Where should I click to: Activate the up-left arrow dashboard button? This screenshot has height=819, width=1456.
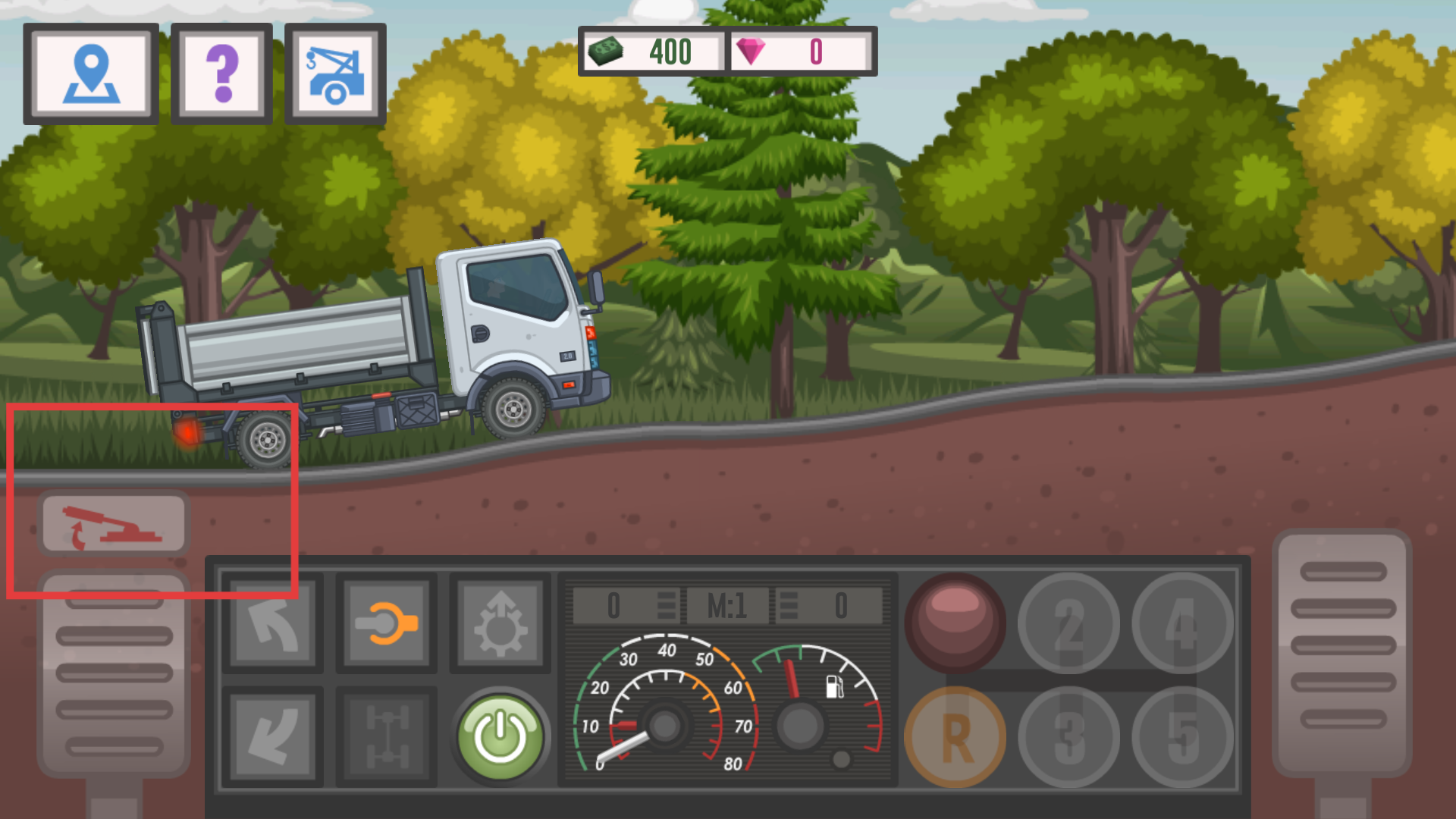point(273,623)
